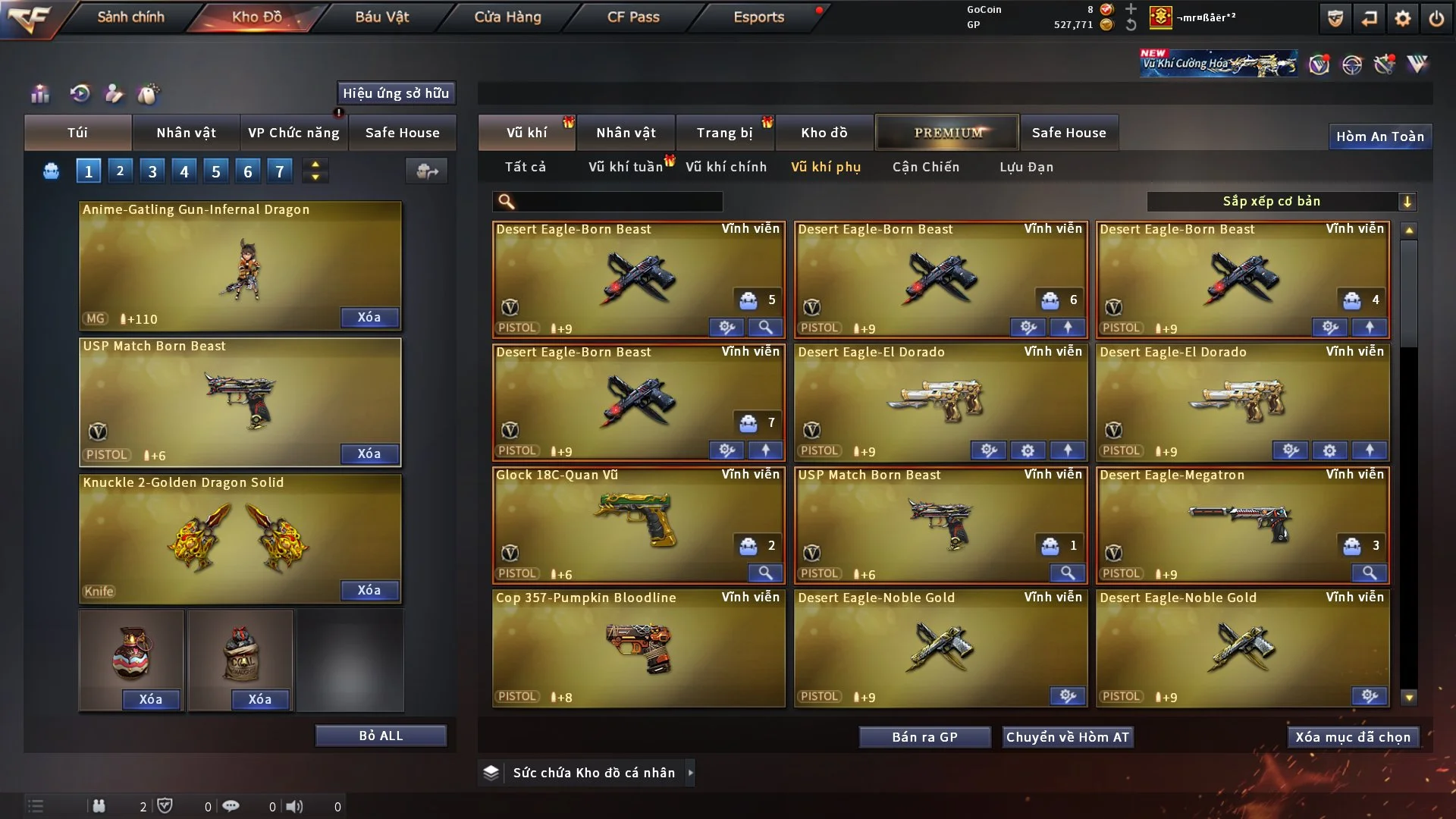
Task: Click the power exit button
Action: tap(1436, 18)
